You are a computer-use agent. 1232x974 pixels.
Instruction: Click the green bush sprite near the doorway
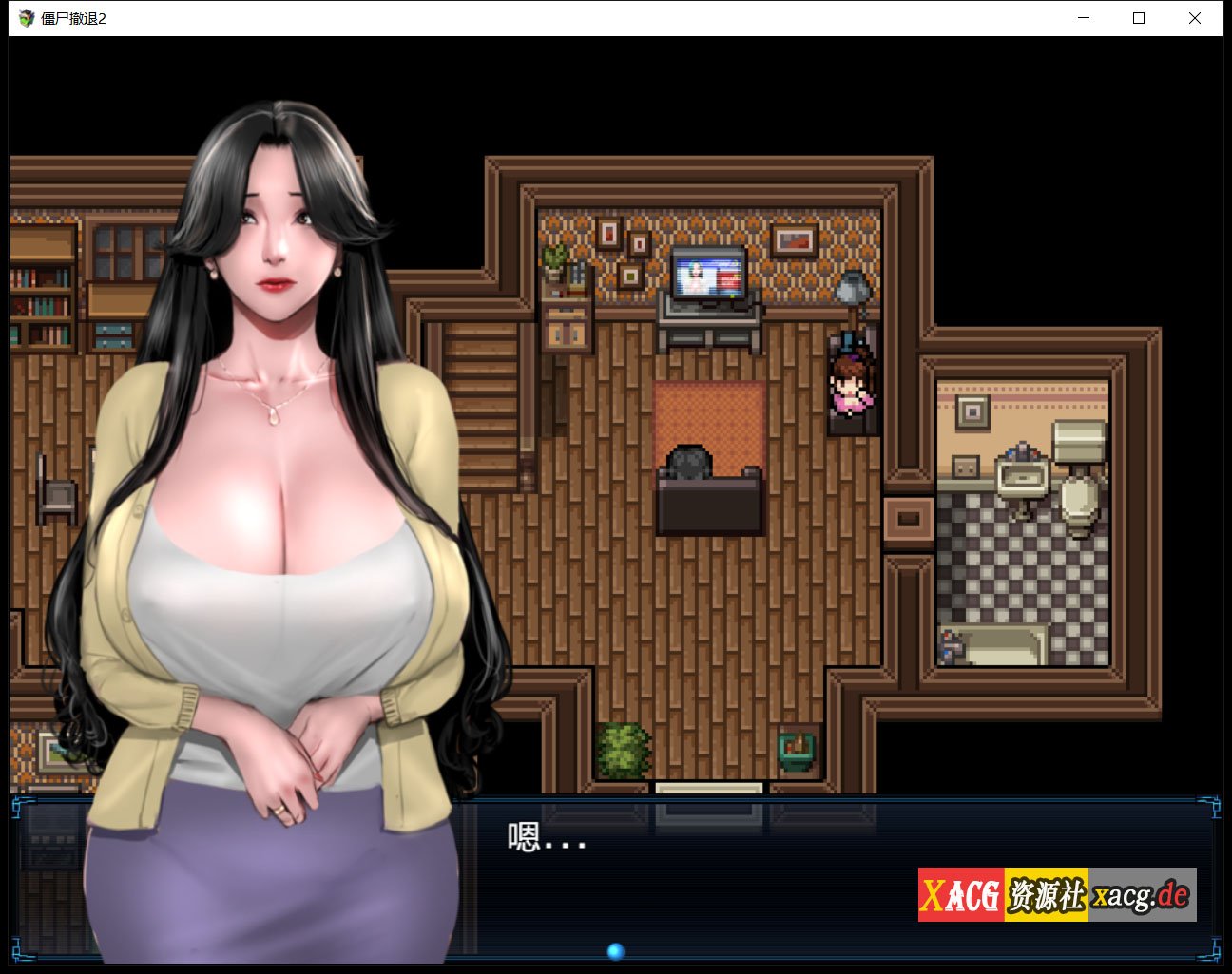[625, 746]
